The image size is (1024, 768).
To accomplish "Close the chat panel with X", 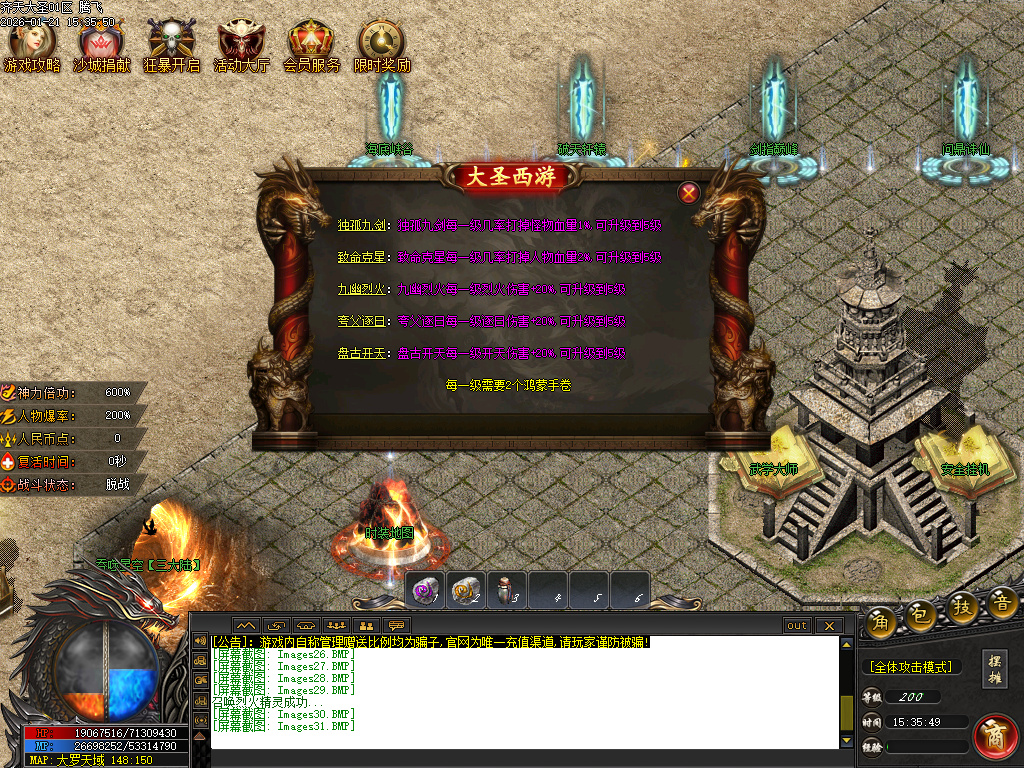I will (829, 626).
